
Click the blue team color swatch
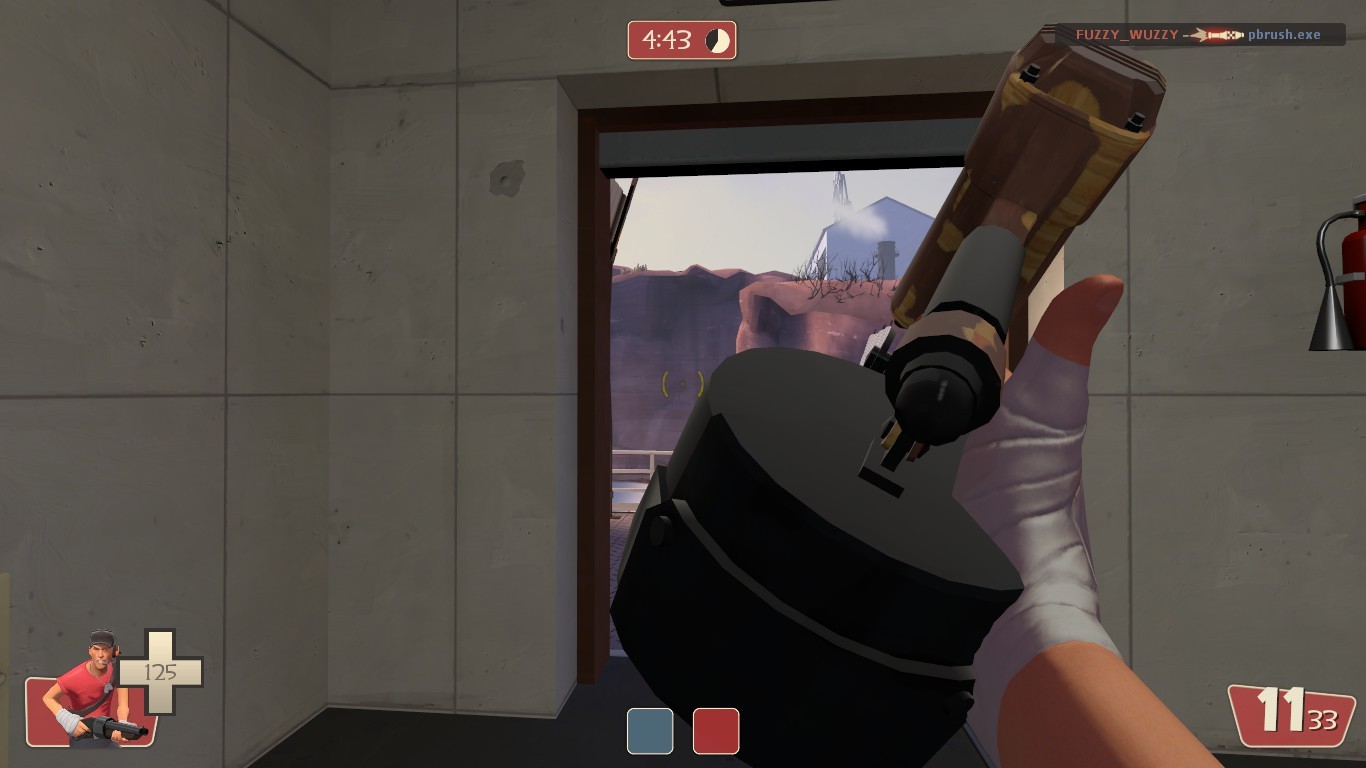pyautogui.click(x=648, y=731)
